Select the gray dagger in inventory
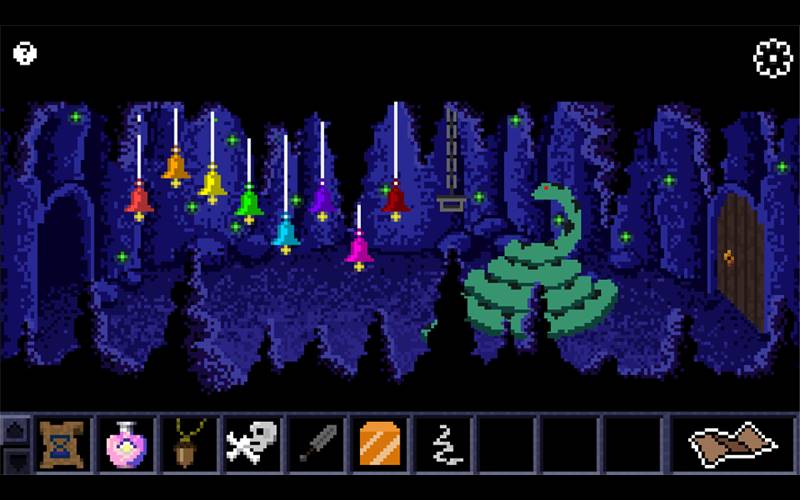Image resolution: width=800 pixels, height=500 pixels. point(316,443)
